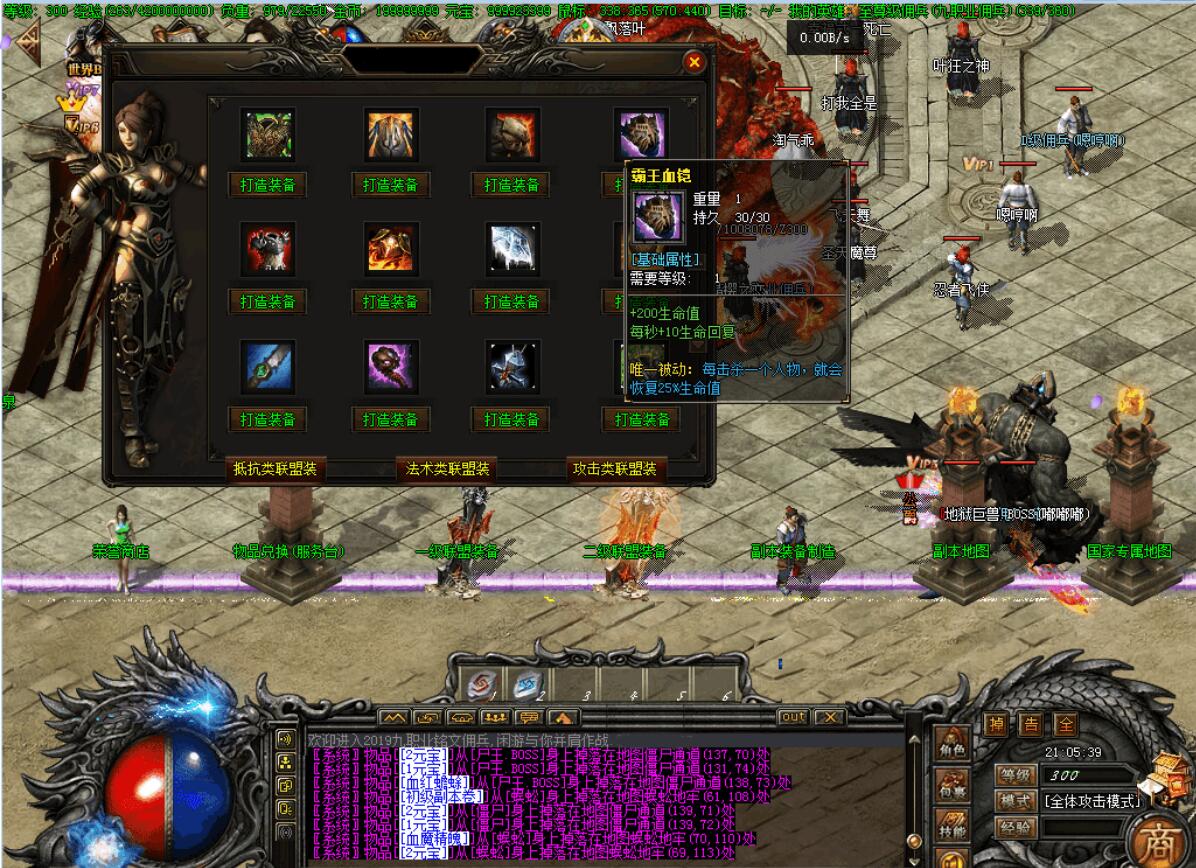Toggle the 模式 attack mode button
1196x868 pixels.
[x=1015, y=801]
